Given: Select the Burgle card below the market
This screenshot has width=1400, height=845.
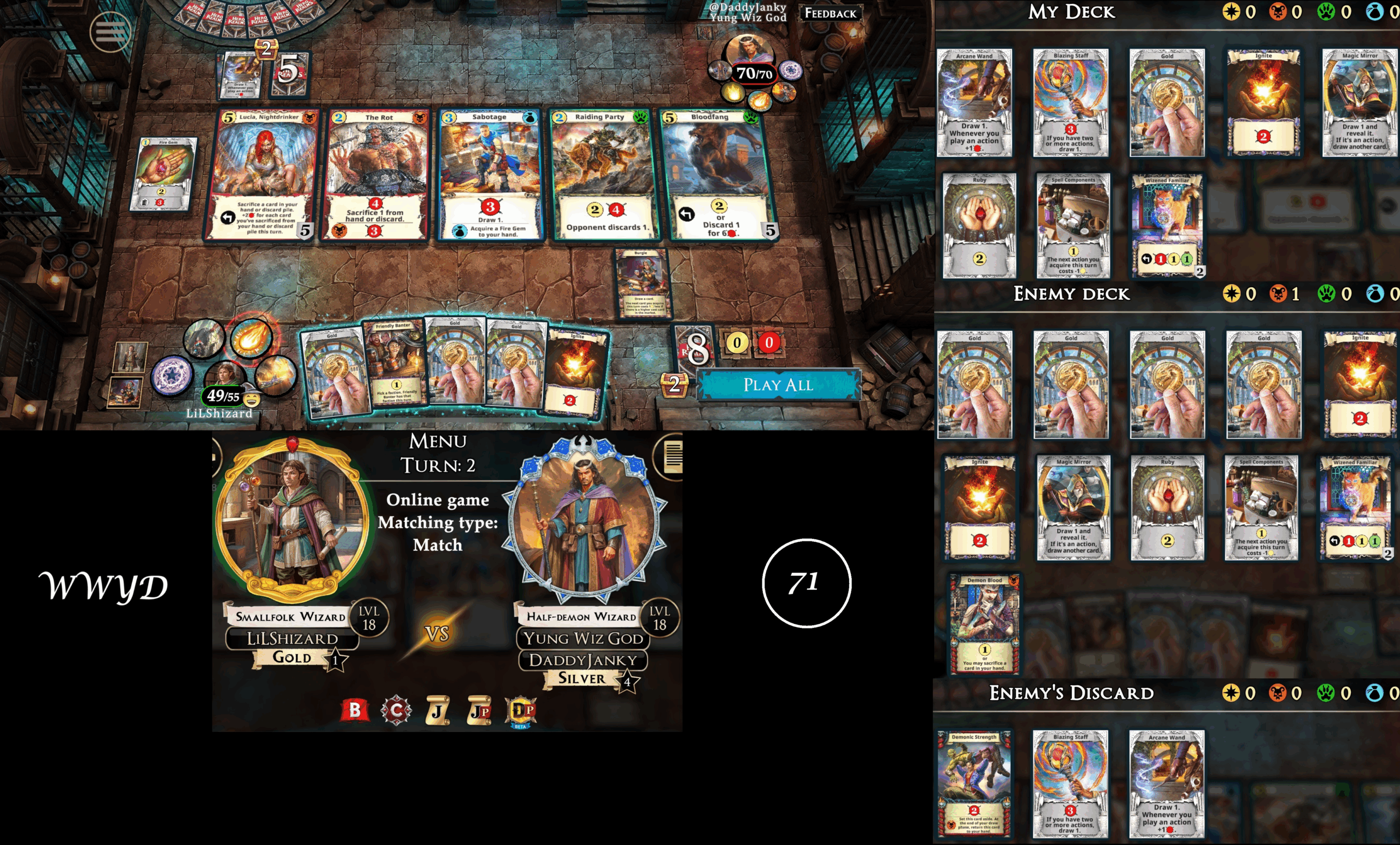Looking at the screenshot, I should click(643, 283).
